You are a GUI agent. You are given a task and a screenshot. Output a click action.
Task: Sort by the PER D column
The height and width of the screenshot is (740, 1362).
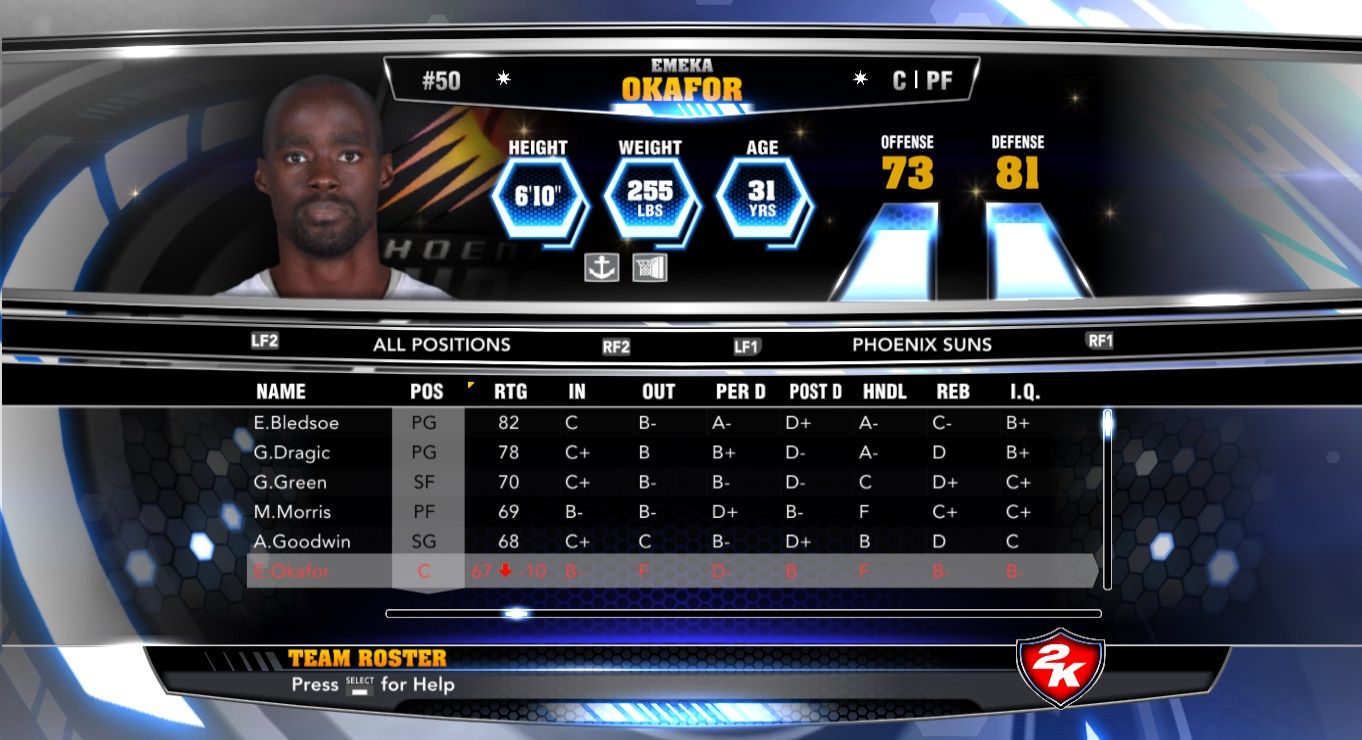(x=740, y=392)
